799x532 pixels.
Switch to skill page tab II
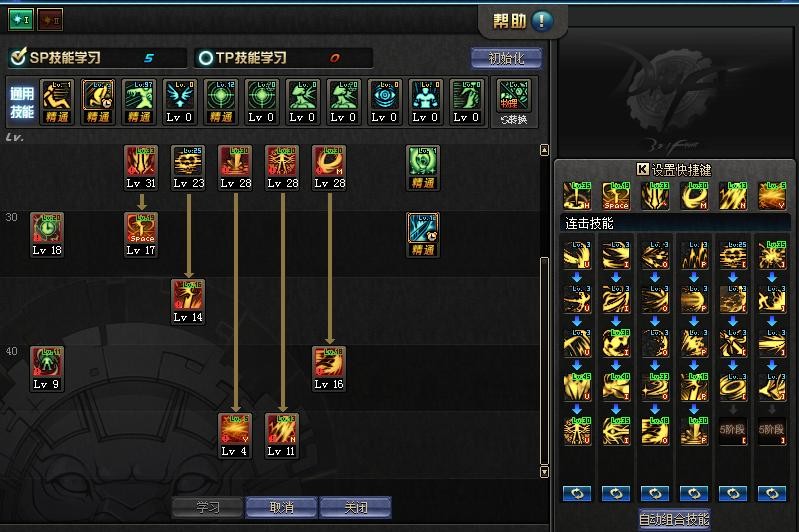(50, 19)
